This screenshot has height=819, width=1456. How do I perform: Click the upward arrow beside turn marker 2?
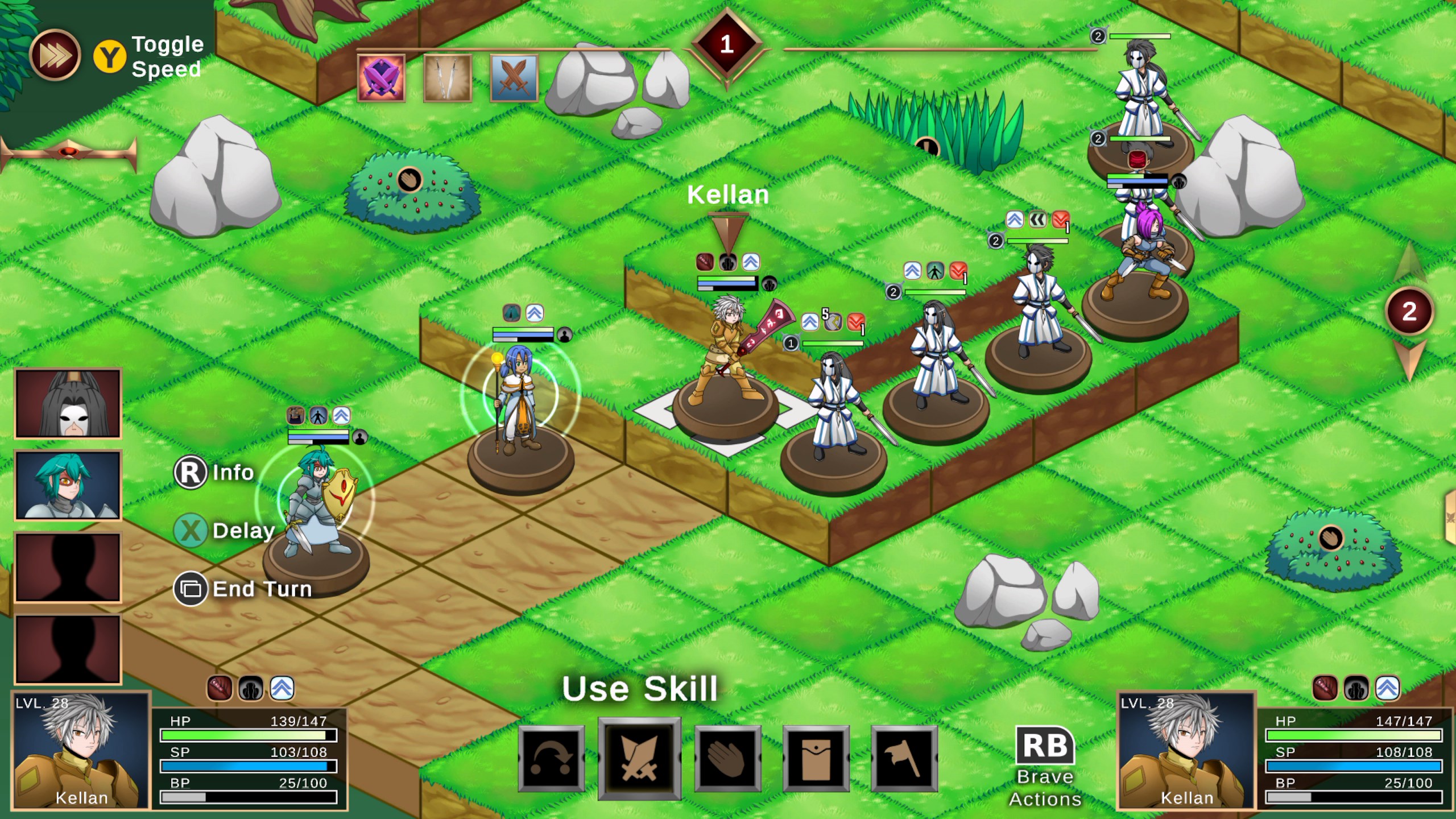tap(1409, 262)
